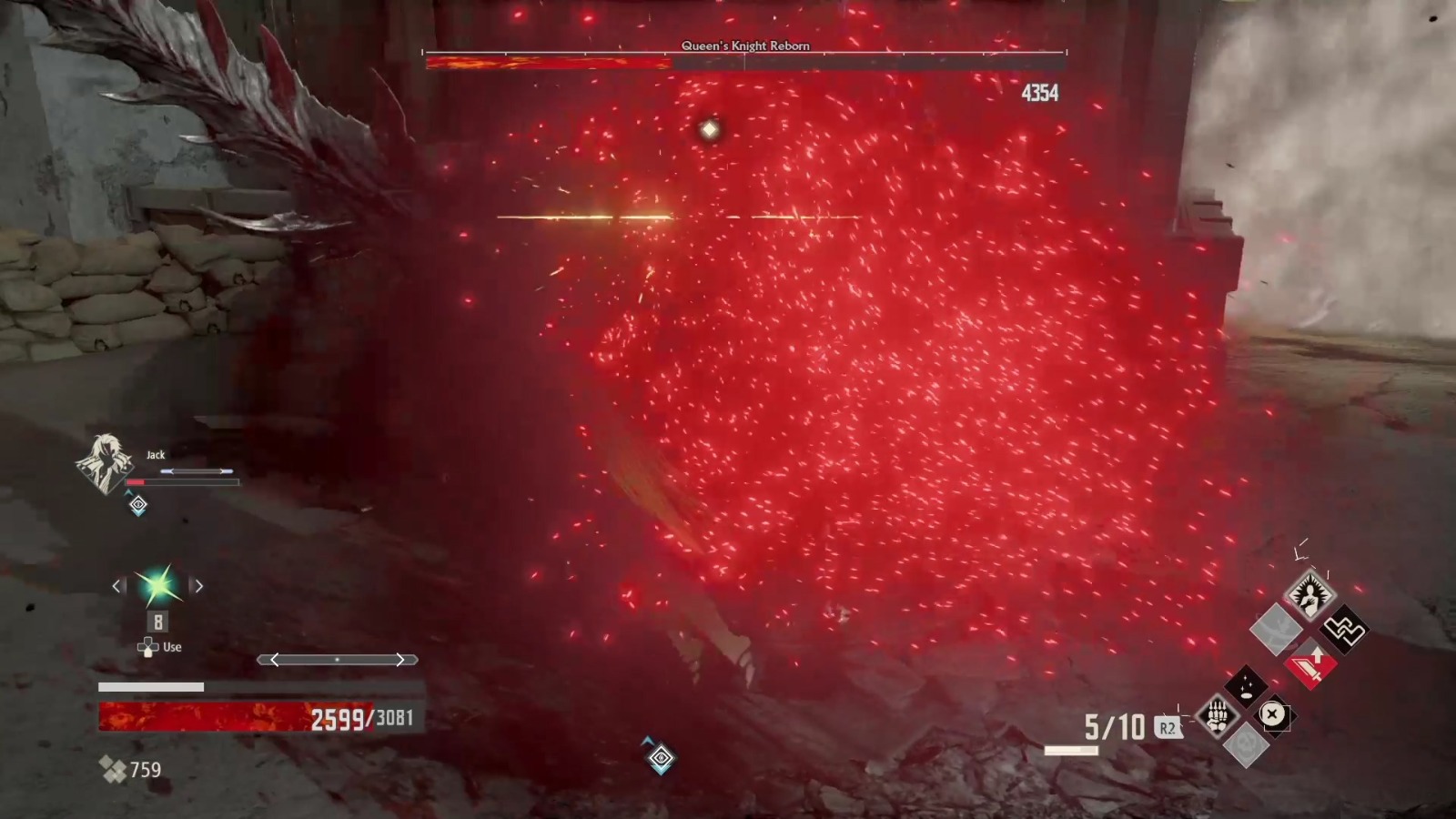Screen dimensions: 1456x819
Task: Select the red sword attack-buff gift icon
Action: tap(1309, 664)
